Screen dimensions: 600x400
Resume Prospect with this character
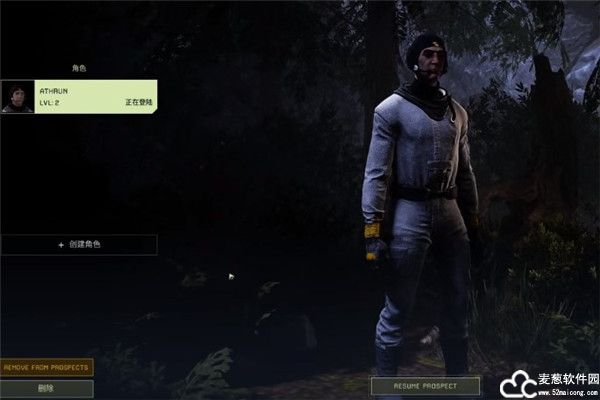click(x=425, y=385)
